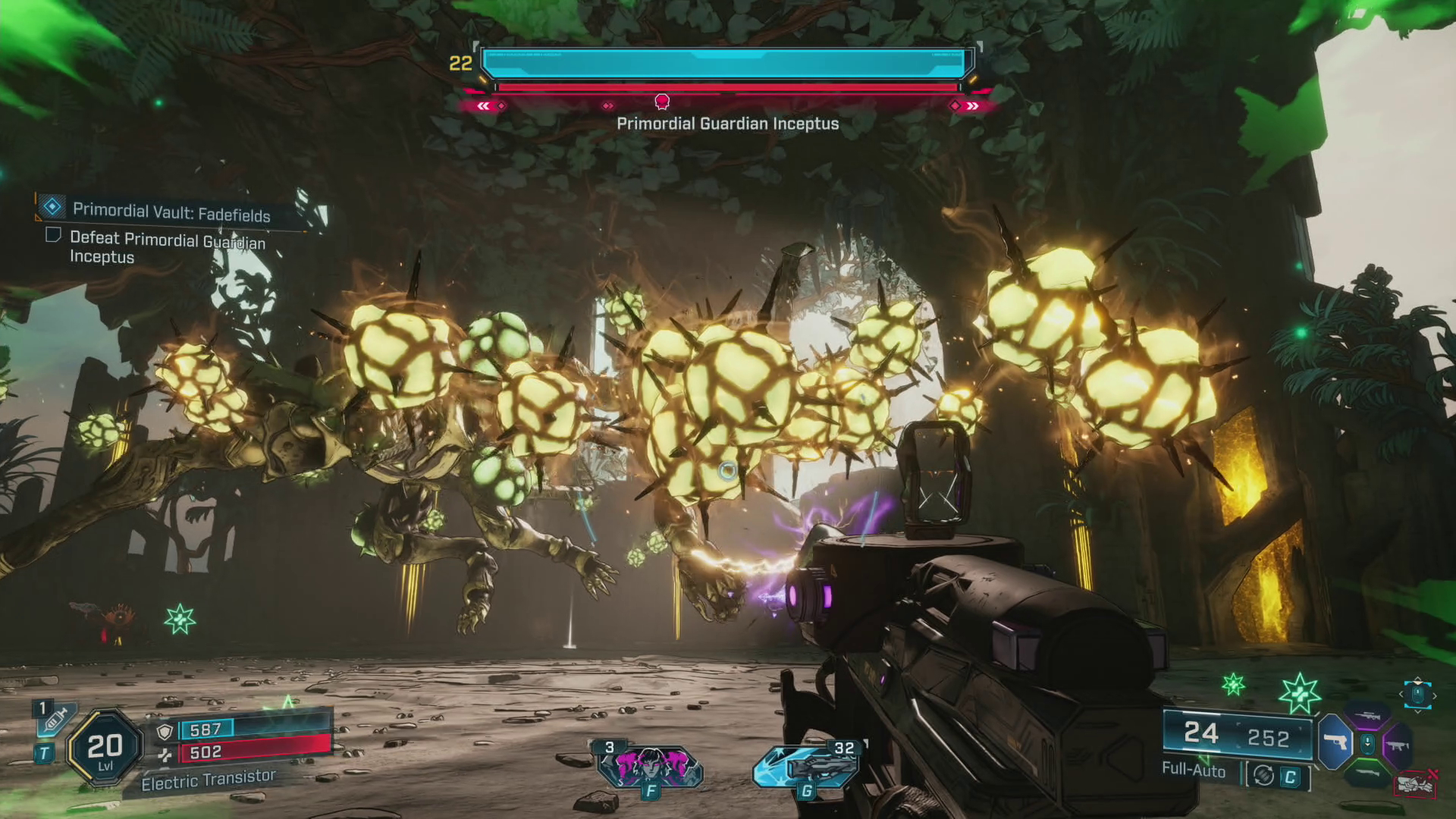1456x819 pixels.
Task: Activate the pink-haired siren action skill
Action: point(651,764)
